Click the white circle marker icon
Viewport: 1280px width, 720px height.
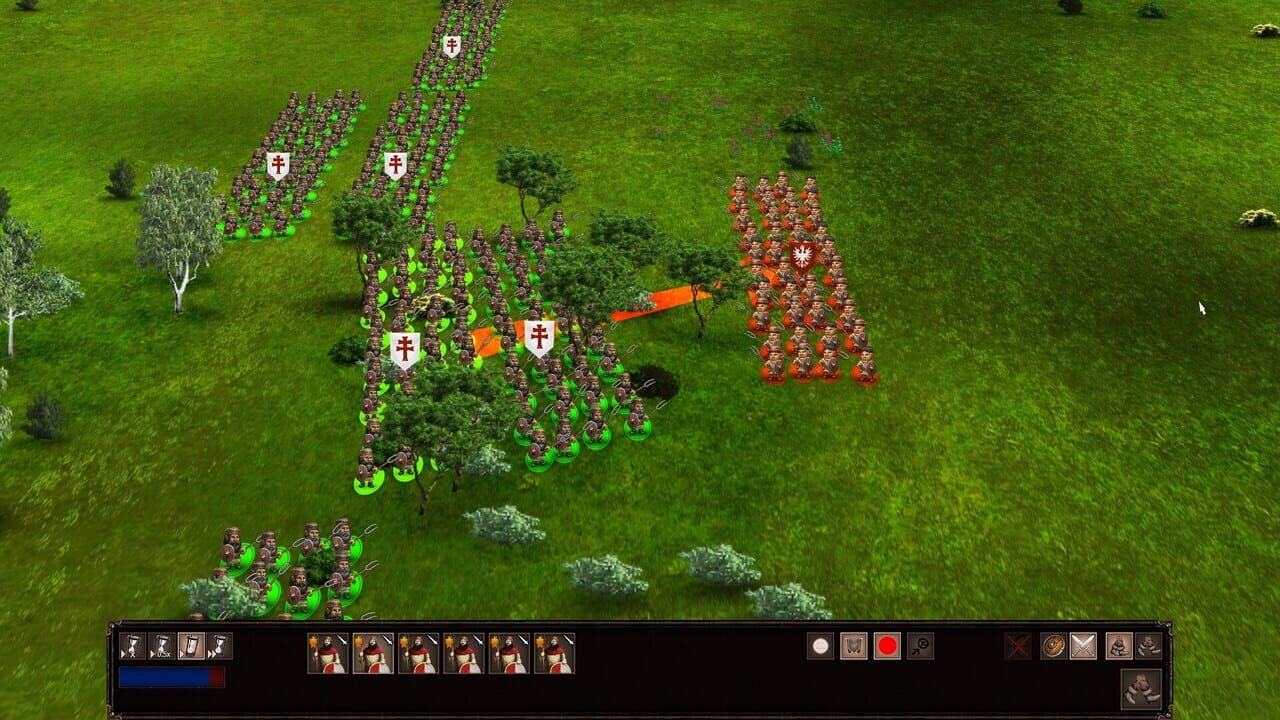[x=819, y=646]
